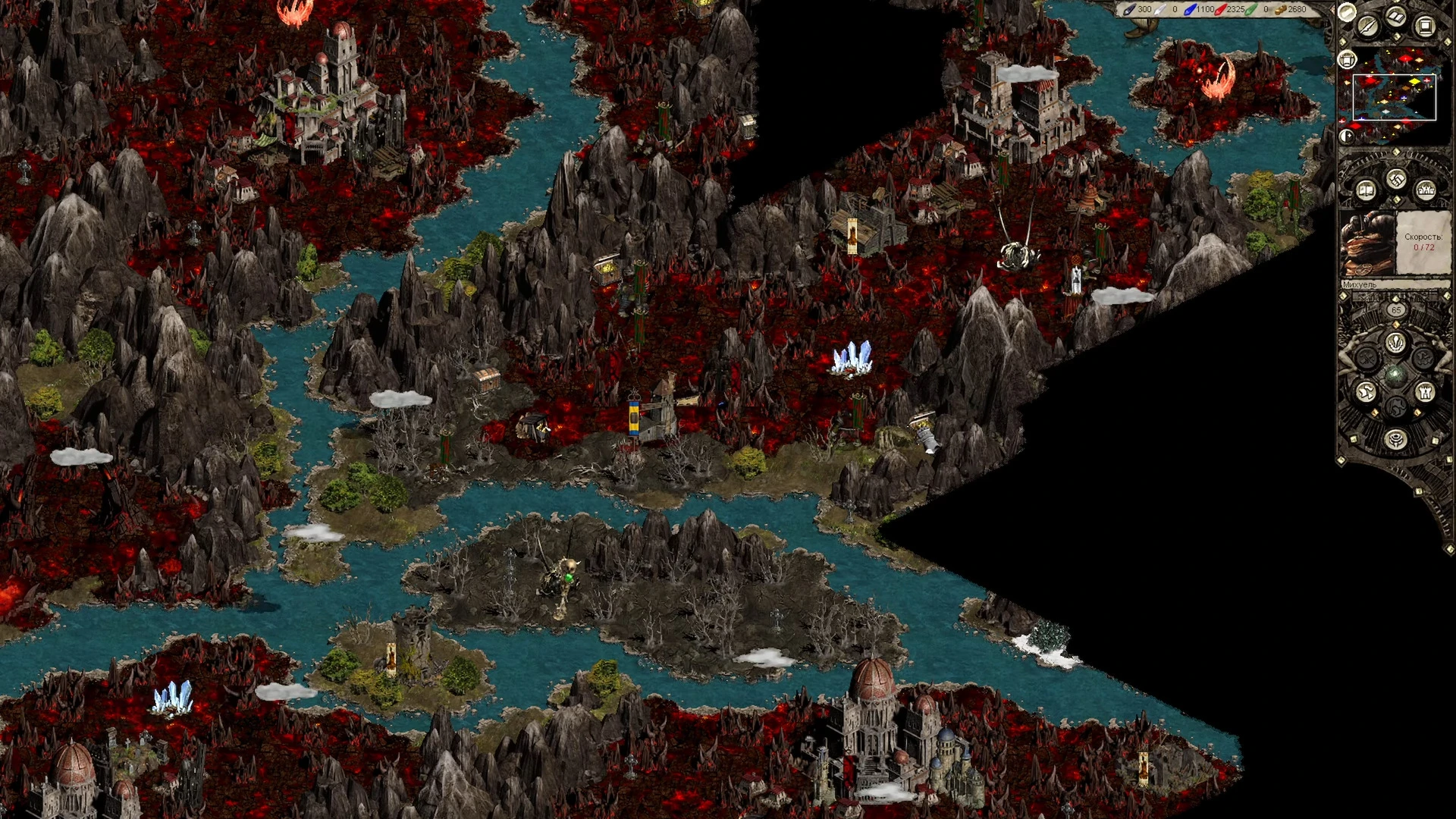Viewport: 1456px width, 819px height.
Task: Open the spellbook with the open book icon
Action: tap(1366, 190)
